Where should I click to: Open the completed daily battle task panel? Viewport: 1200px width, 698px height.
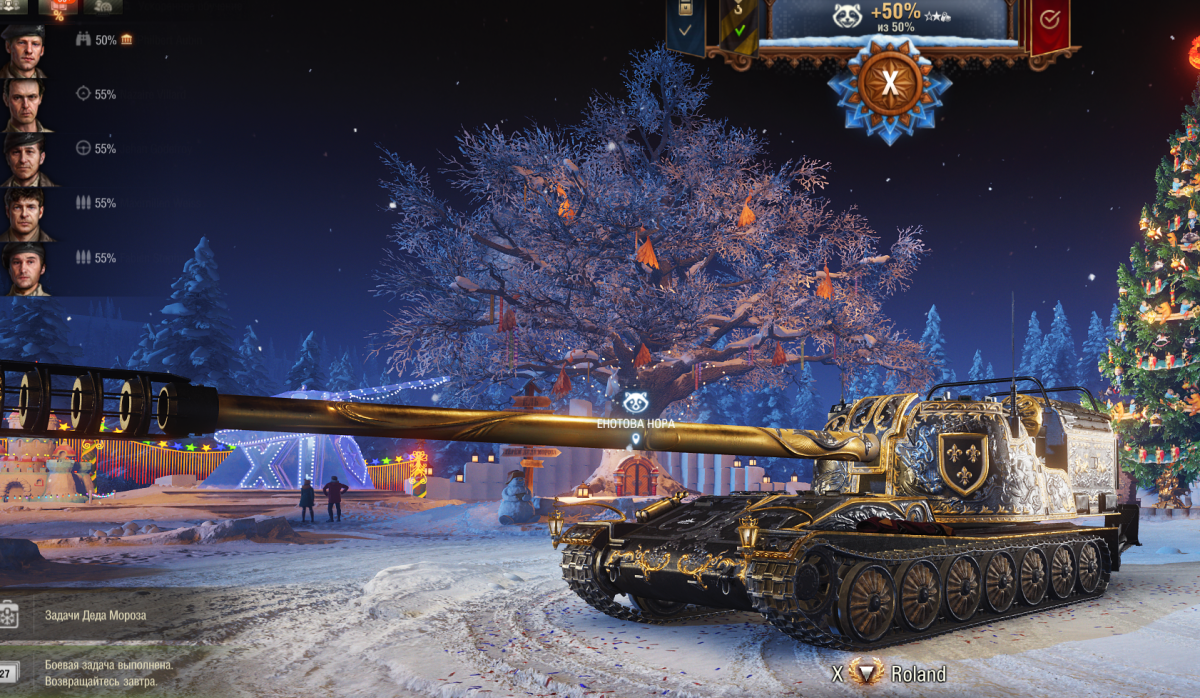[x=108, y=672]
